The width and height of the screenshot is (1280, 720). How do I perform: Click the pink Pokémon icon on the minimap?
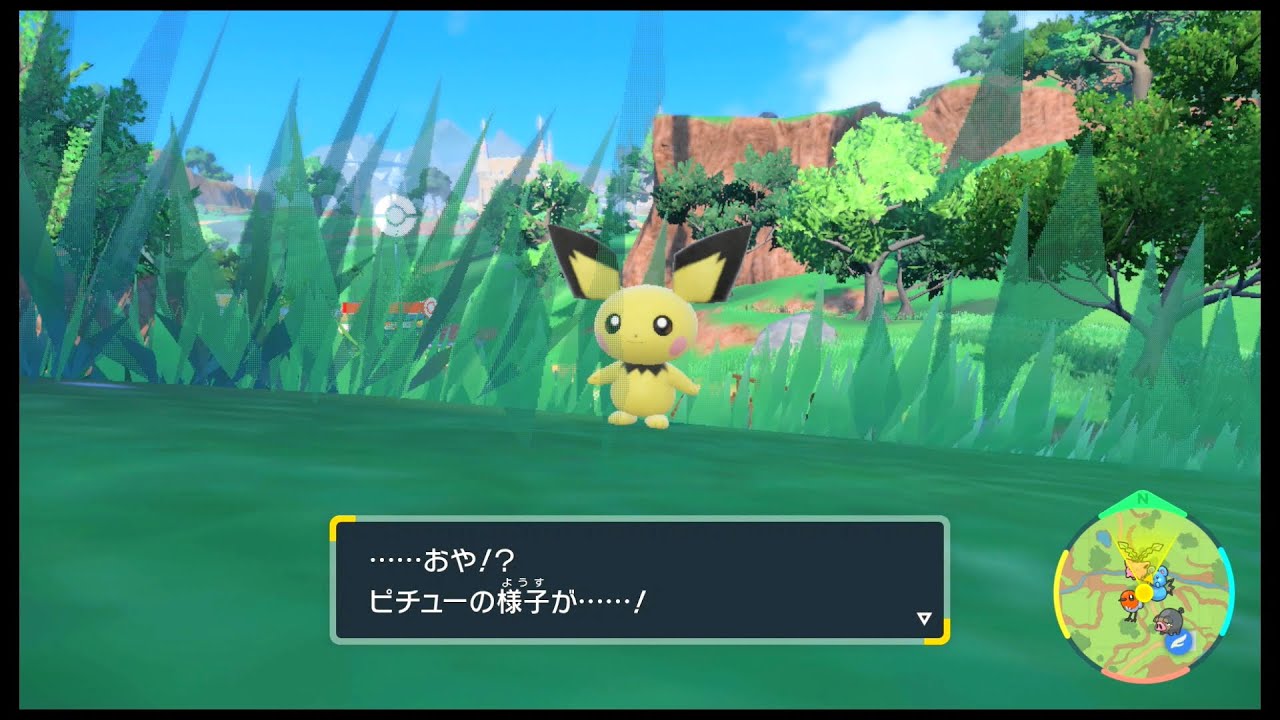pos(1129,573)
